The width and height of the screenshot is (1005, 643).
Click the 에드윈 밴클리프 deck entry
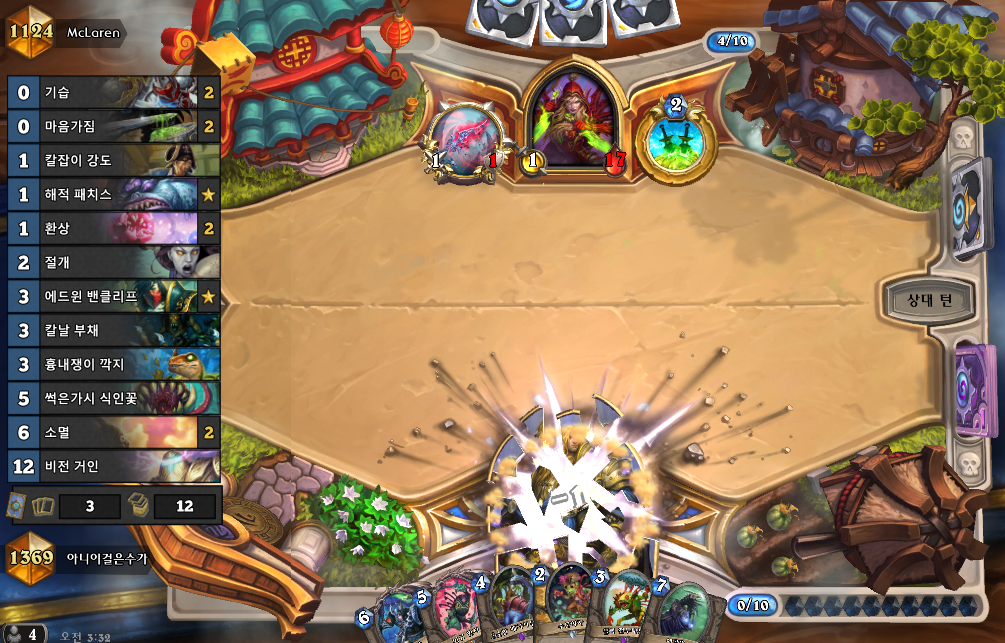pyautogui.click(x=112, y=297)
